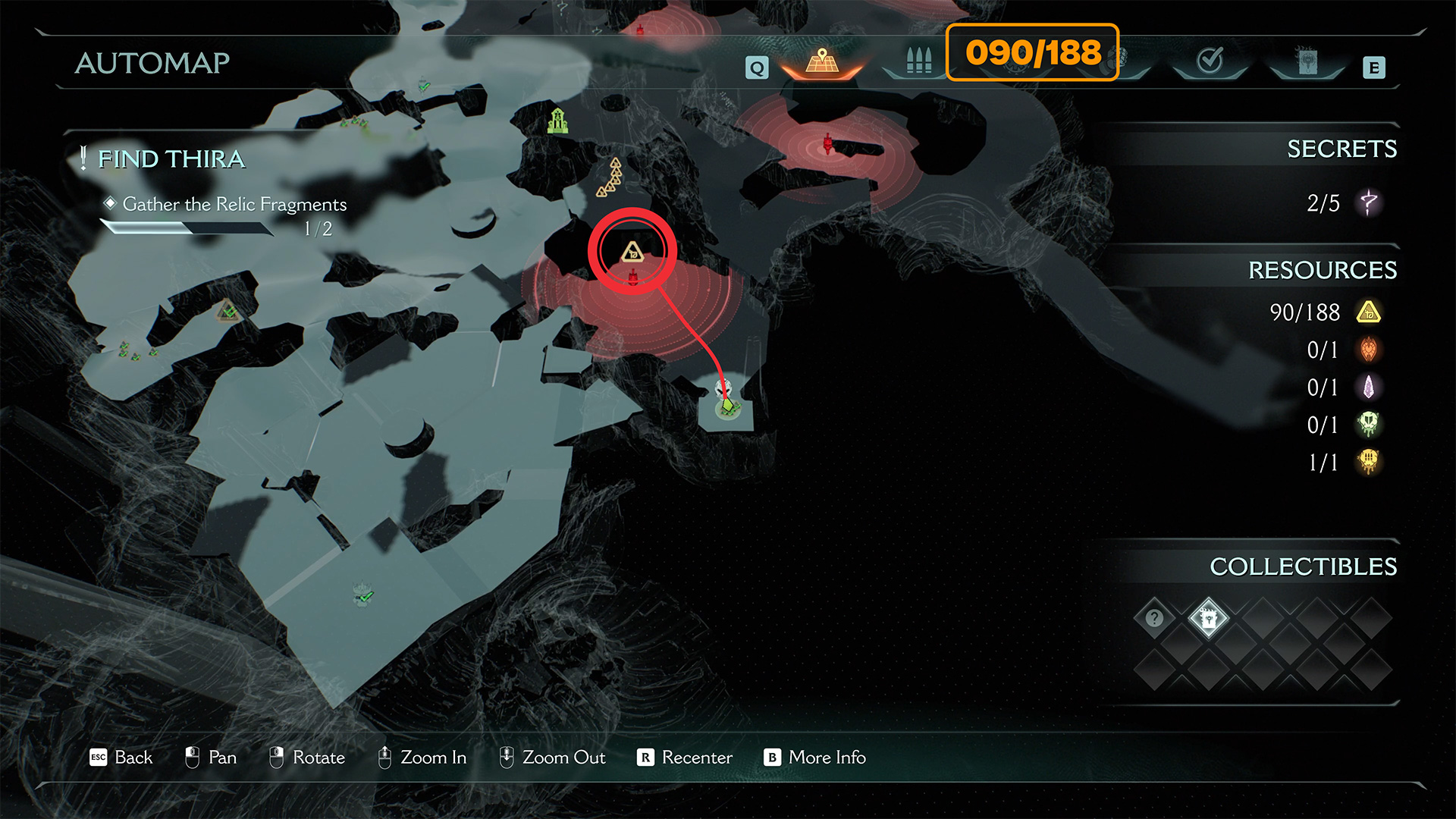1456x819 pixels.
Task: Select the player location marker on map
Action: [x=728, y=408]
